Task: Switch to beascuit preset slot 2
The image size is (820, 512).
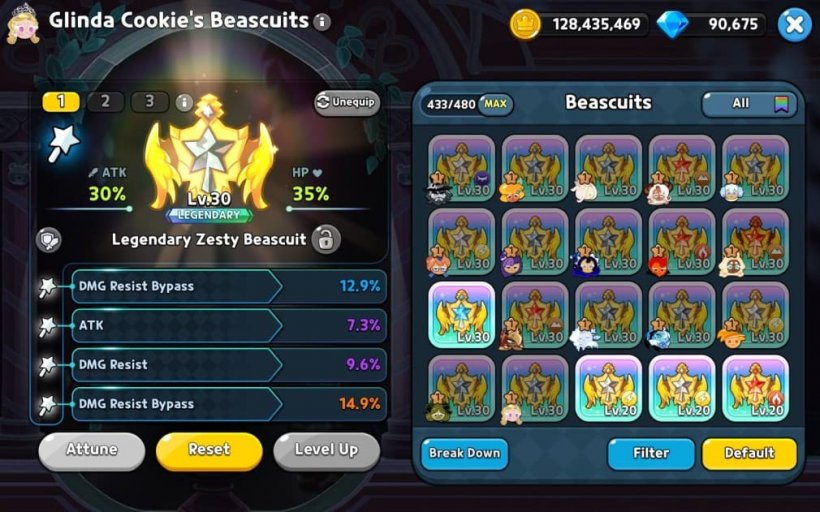Action: pos(105,101)
